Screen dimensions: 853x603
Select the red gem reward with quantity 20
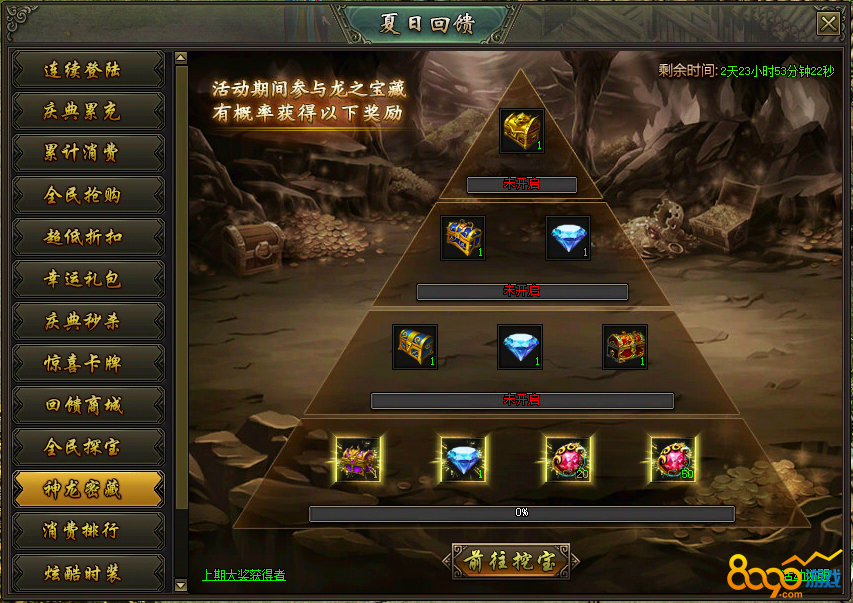tap(567, 460)
